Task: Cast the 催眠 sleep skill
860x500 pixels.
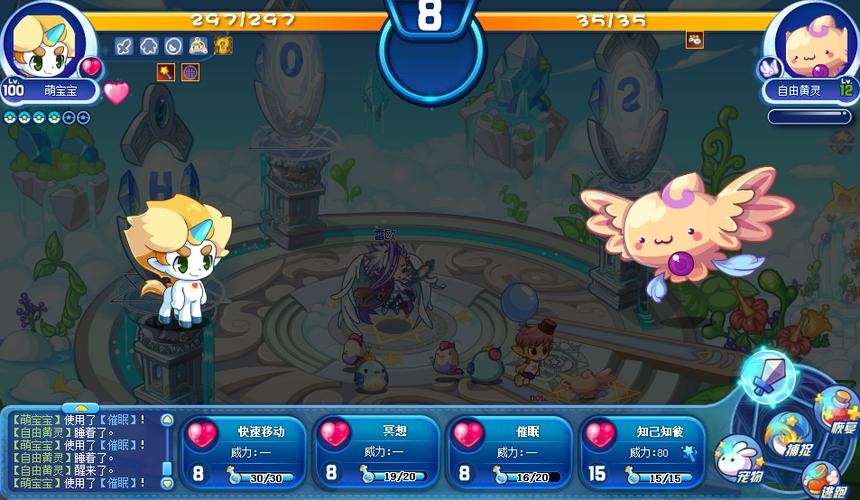Action: point(510,452)
